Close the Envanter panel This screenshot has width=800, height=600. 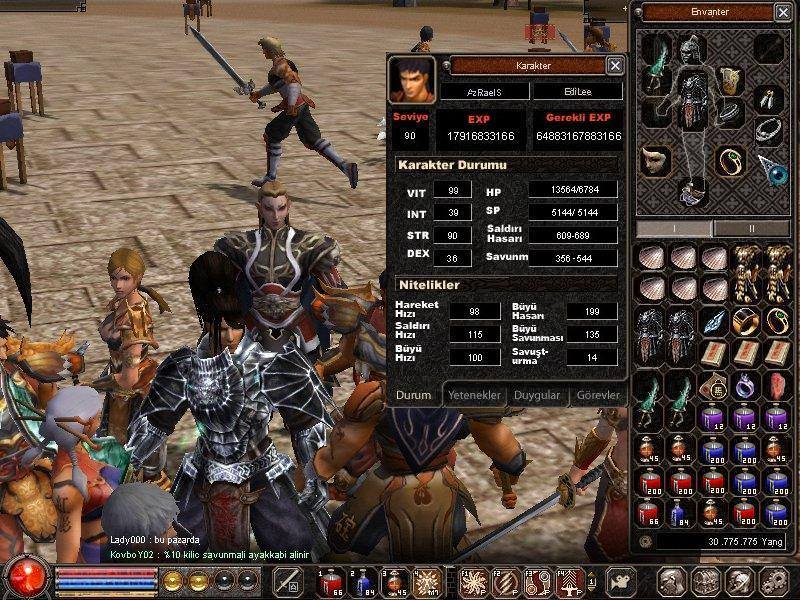(782, 13)
